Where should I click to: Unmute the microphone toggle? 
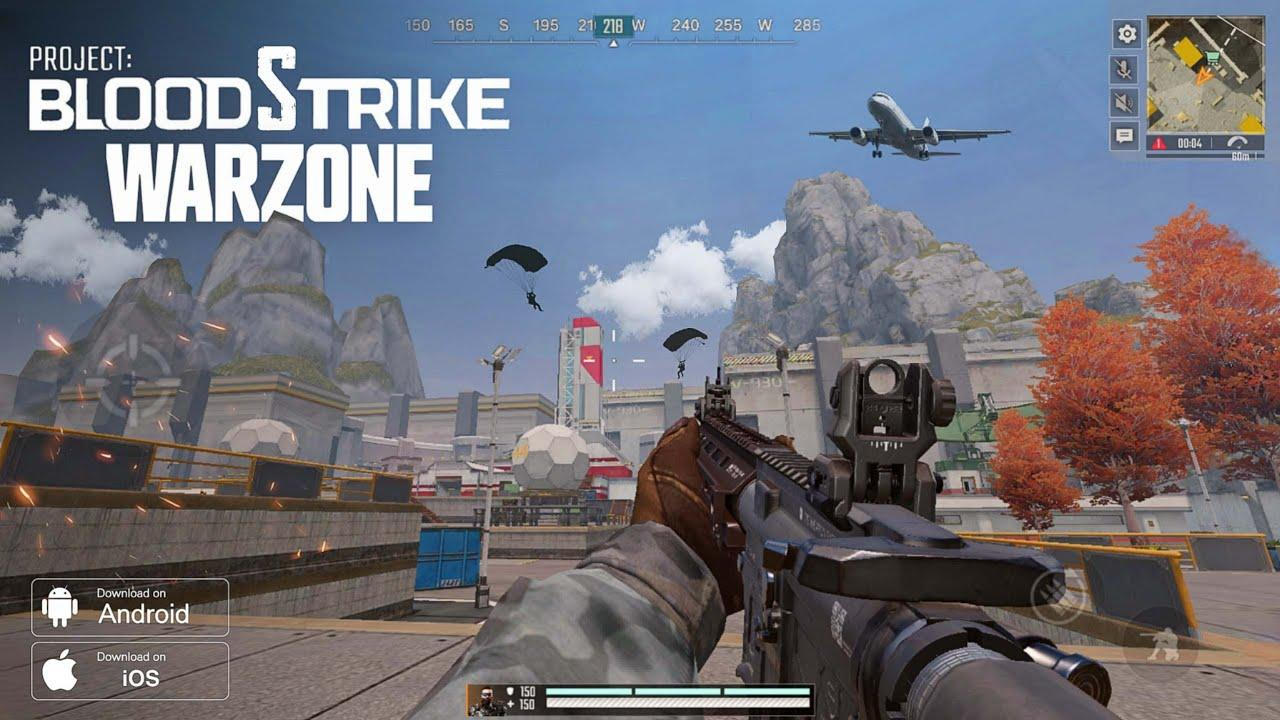coord(1125,70)
